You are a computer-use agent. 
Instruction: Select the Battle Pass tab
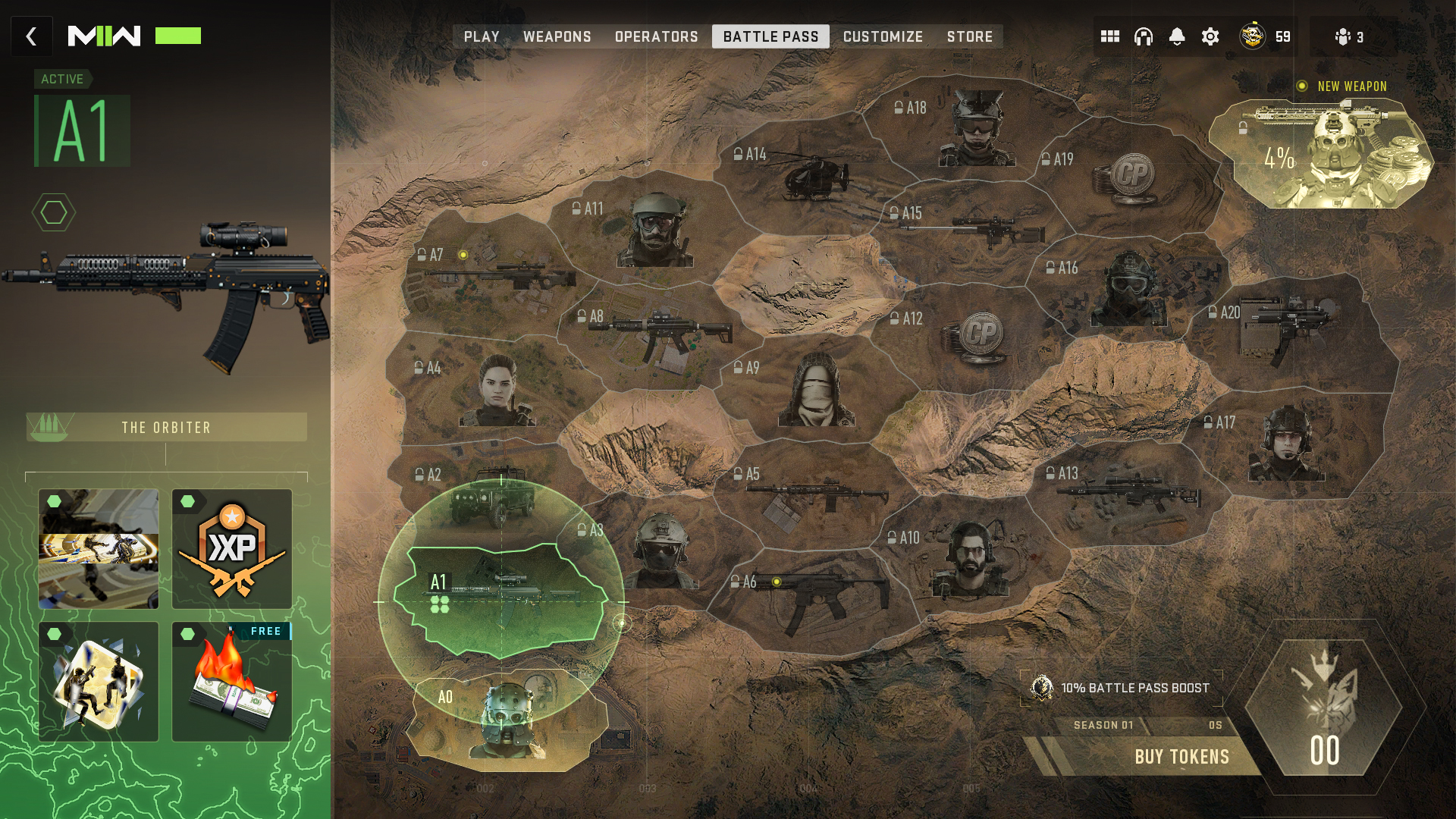pyautogui.click(x=770, y=36)
